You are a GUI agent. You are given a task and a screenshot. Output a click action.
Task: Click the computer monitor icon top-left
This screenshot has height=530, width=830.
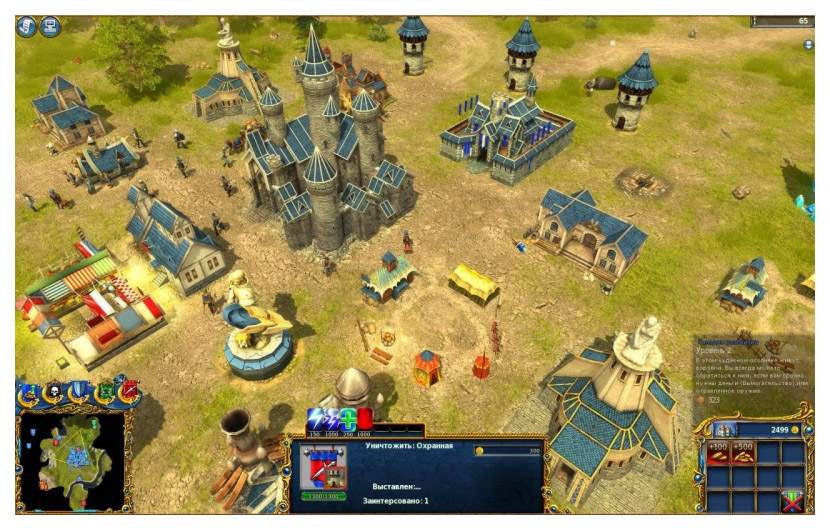click(x=50, y=27)
